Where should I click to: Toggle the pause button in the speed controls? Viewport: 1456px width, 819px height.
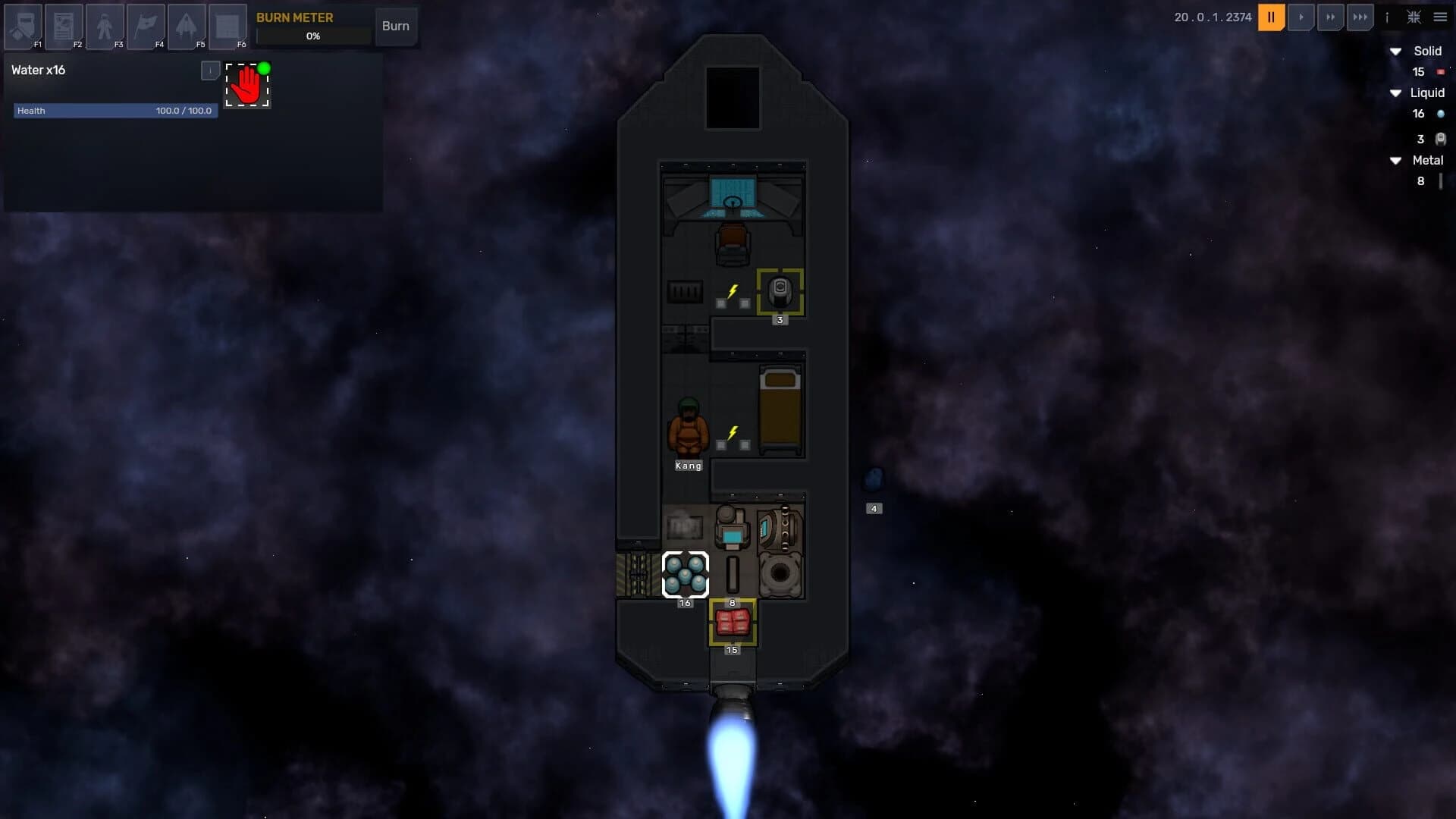pyautogui.click(x=1272, y=17)
